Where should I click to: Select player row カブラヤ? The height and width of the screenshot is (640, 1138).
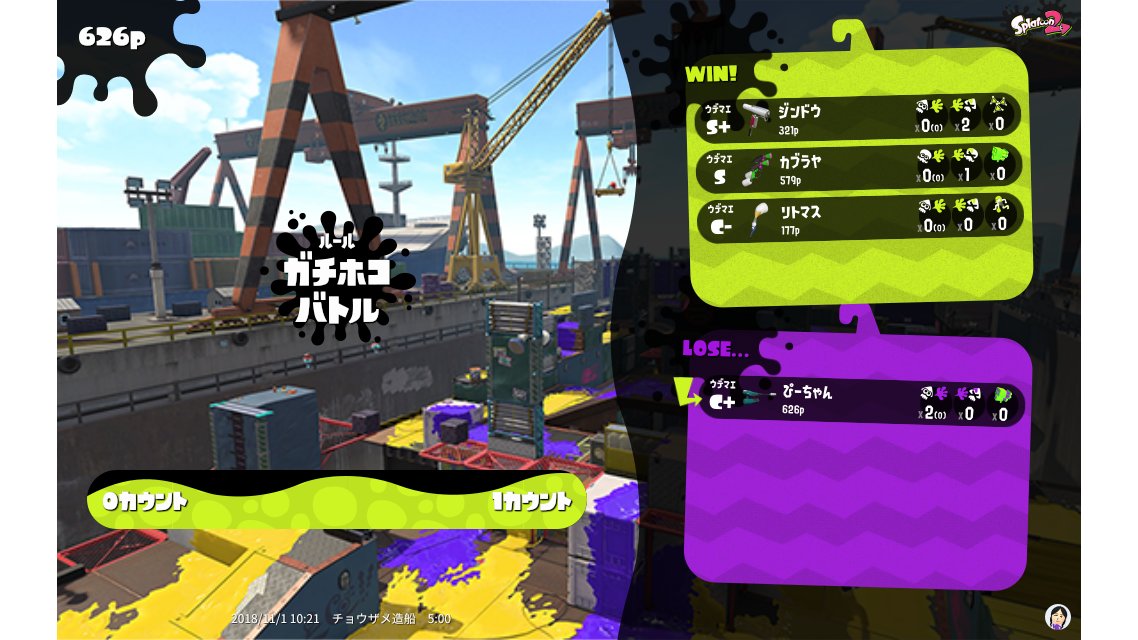pos(860,167)
